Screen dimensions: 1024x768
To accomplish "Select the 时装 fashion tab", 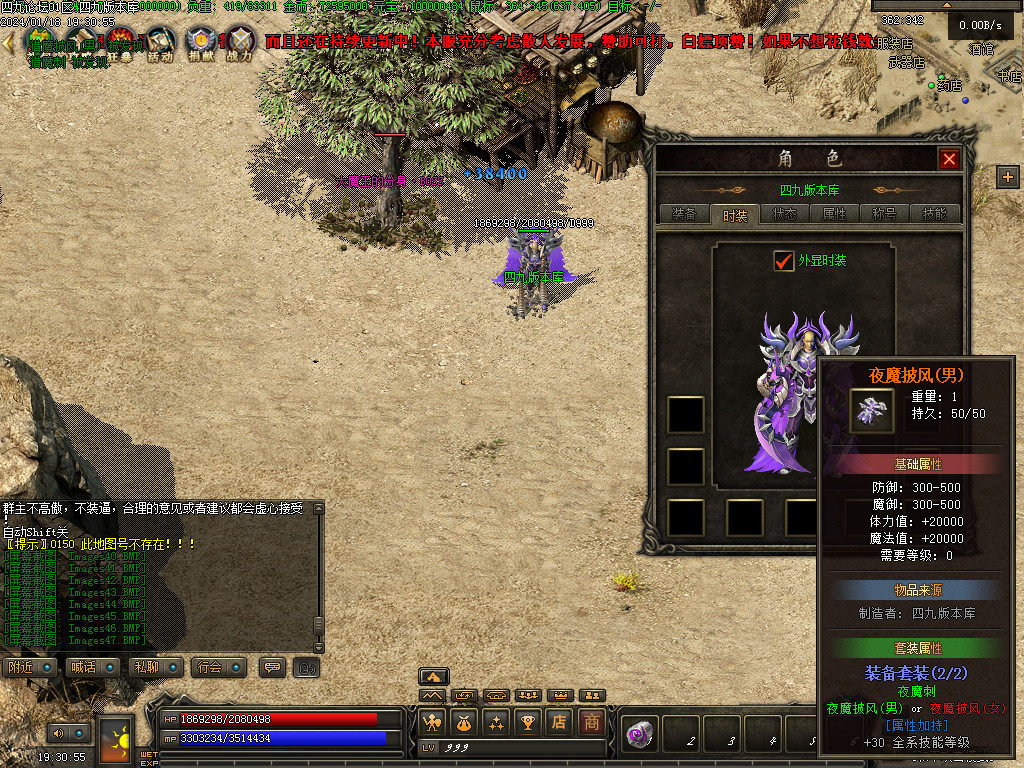I will pyautogui.click(x=735, y=214).
